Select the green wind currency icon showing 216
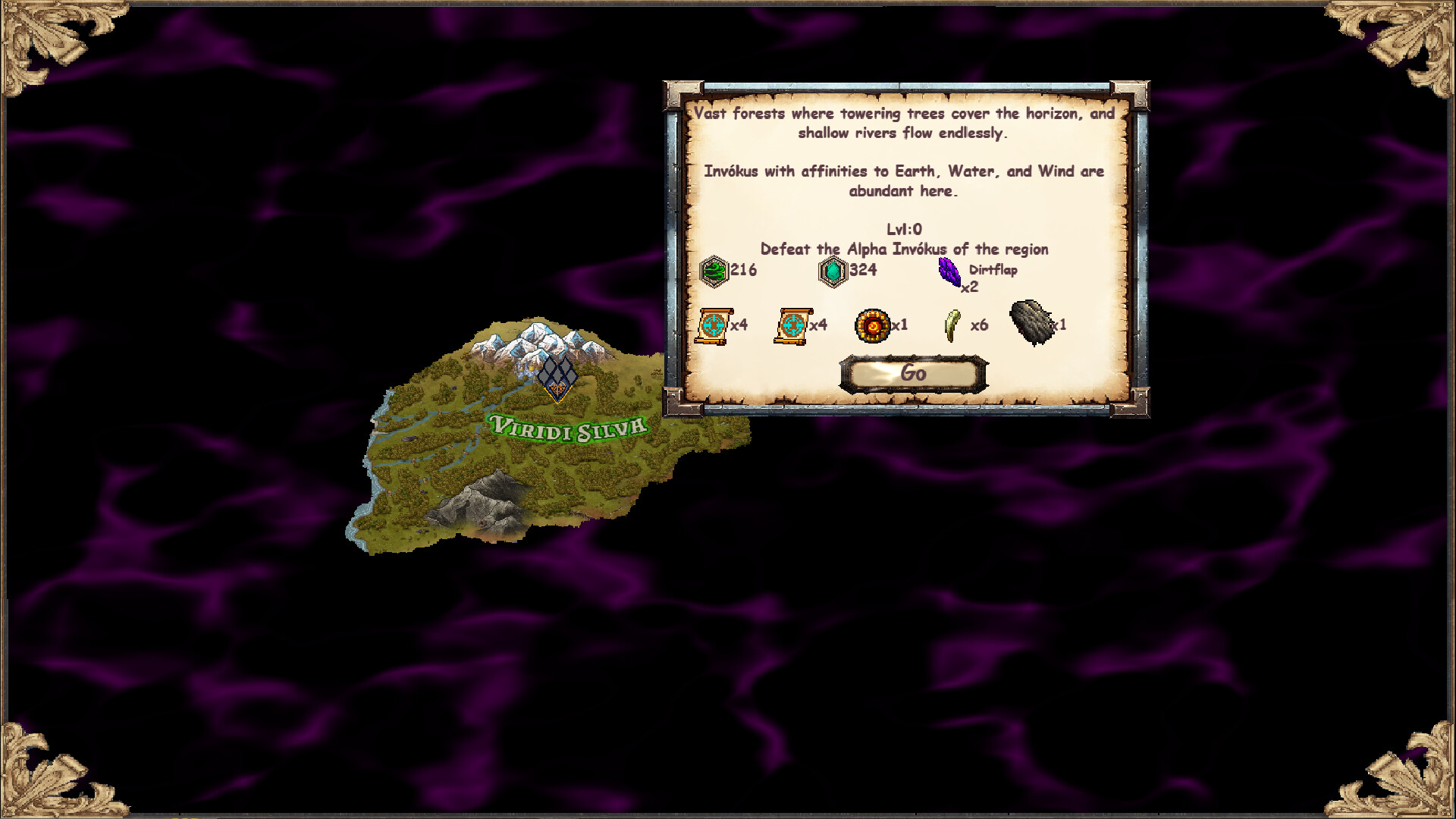 tap(714, 271)
